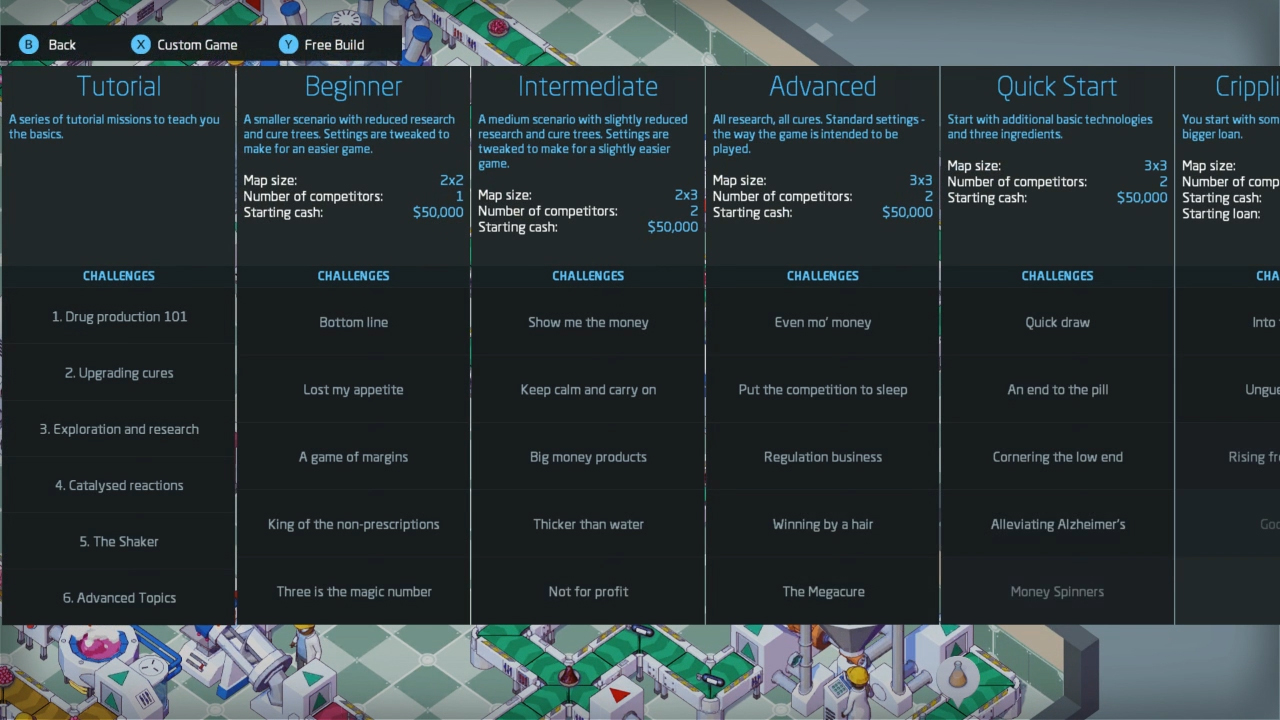Image resolution: width=1280 pixels, height=720 pixels.
Task: Open the 'Regulation business' Advanced challenge
Action: [x=822, y=457]
